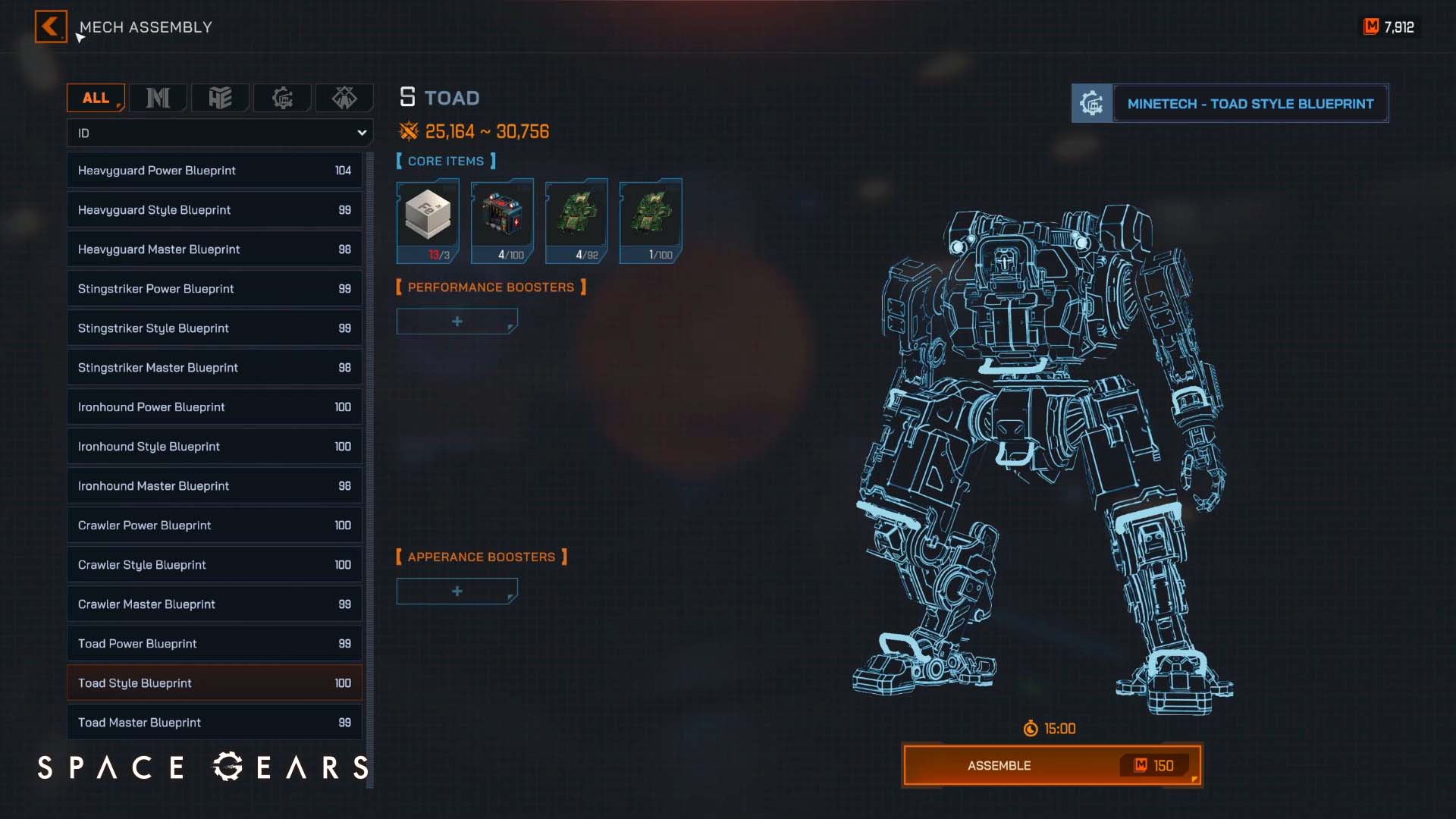
Task: Assemble the mech for 150 credits
Action: click(1052, 766)
